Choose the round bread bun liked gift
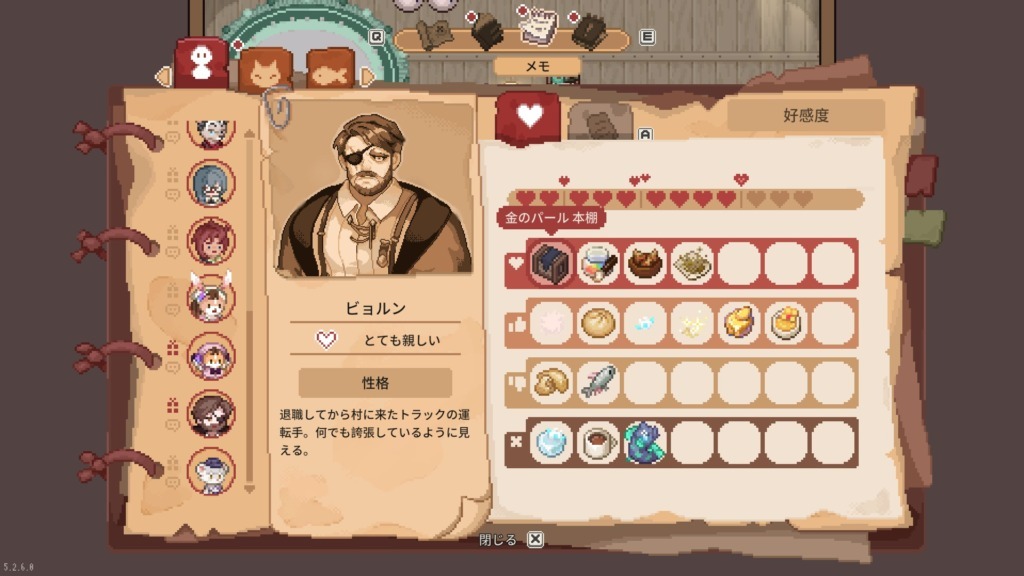 coord(599,323)
